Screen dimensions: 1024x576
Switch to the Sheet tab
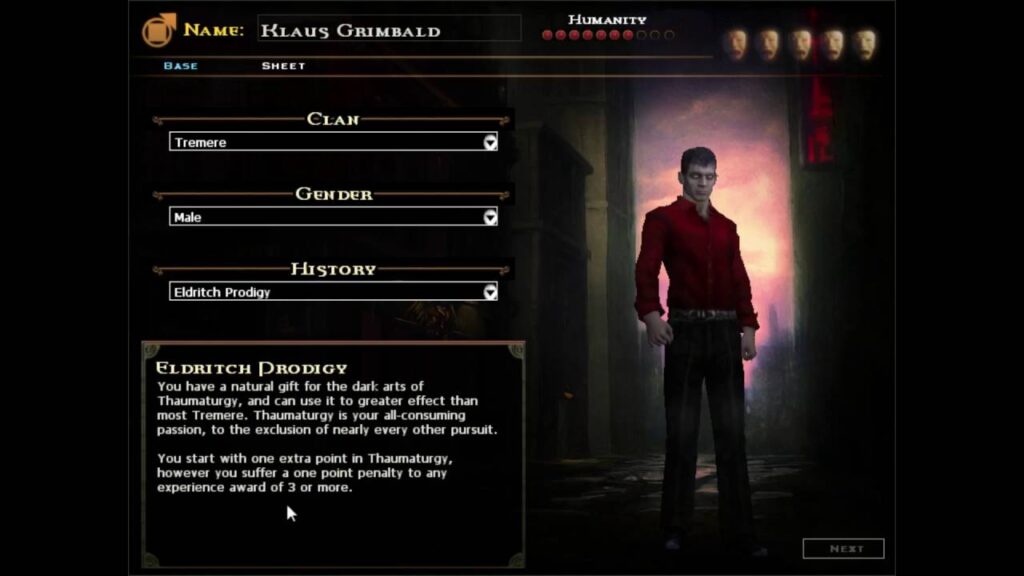pyautogui.click(x=283, y=66)
